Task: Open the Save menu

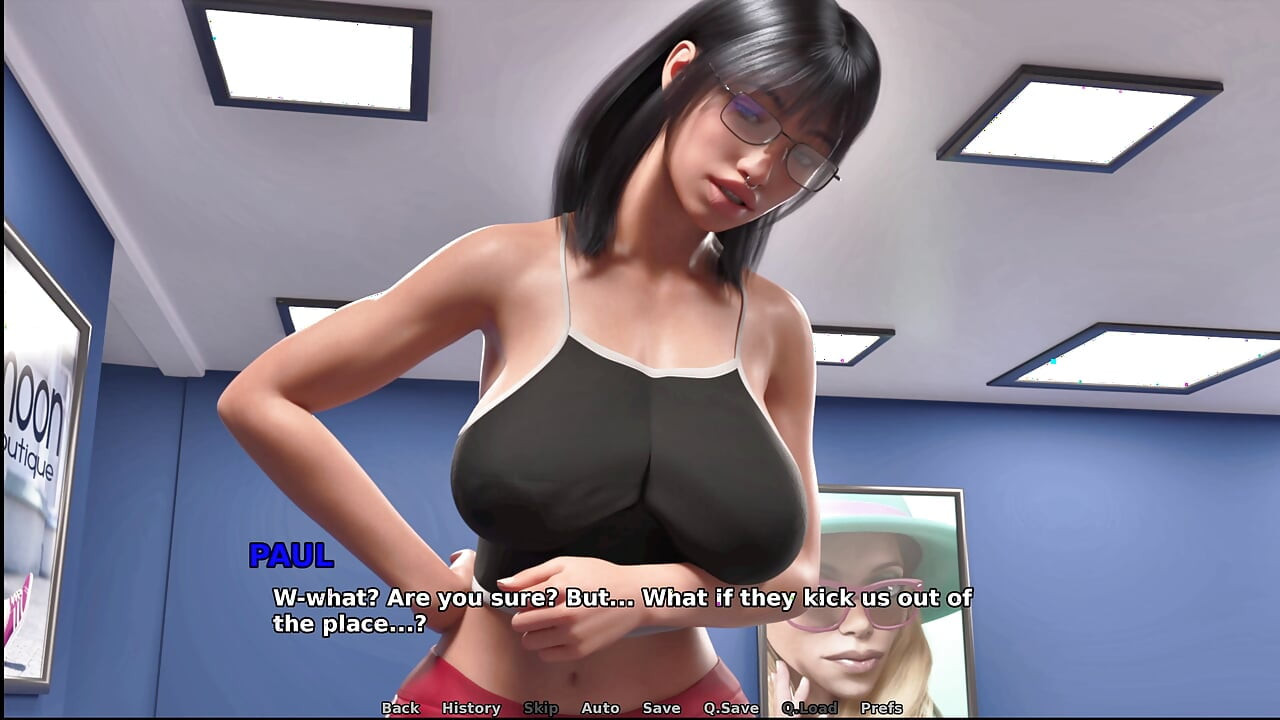Action: pos(661,708)
